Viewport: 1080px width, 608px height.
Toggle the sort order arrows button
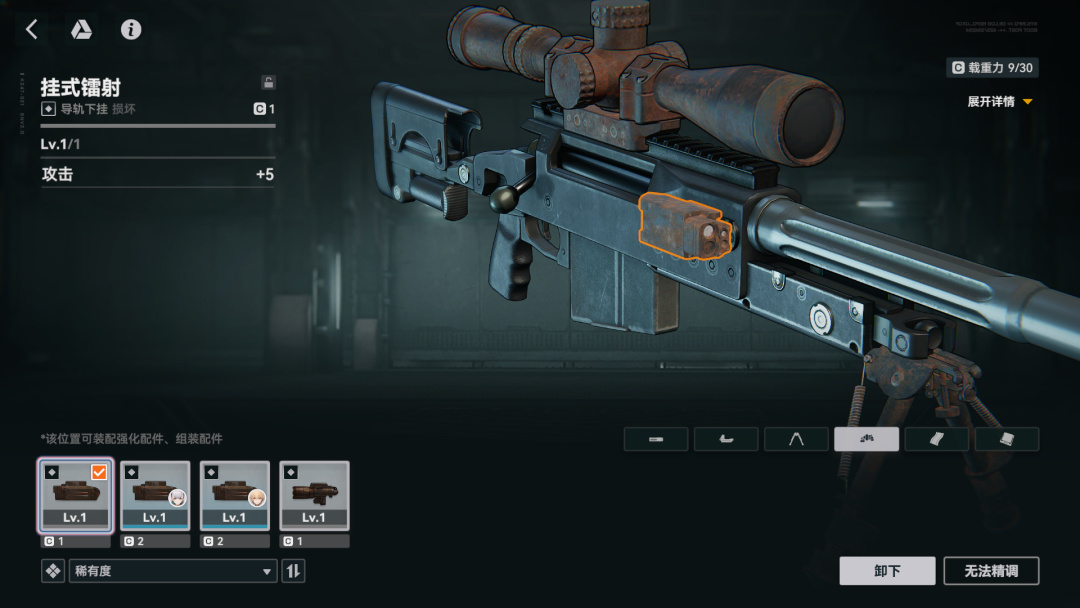tap(294, 571)
